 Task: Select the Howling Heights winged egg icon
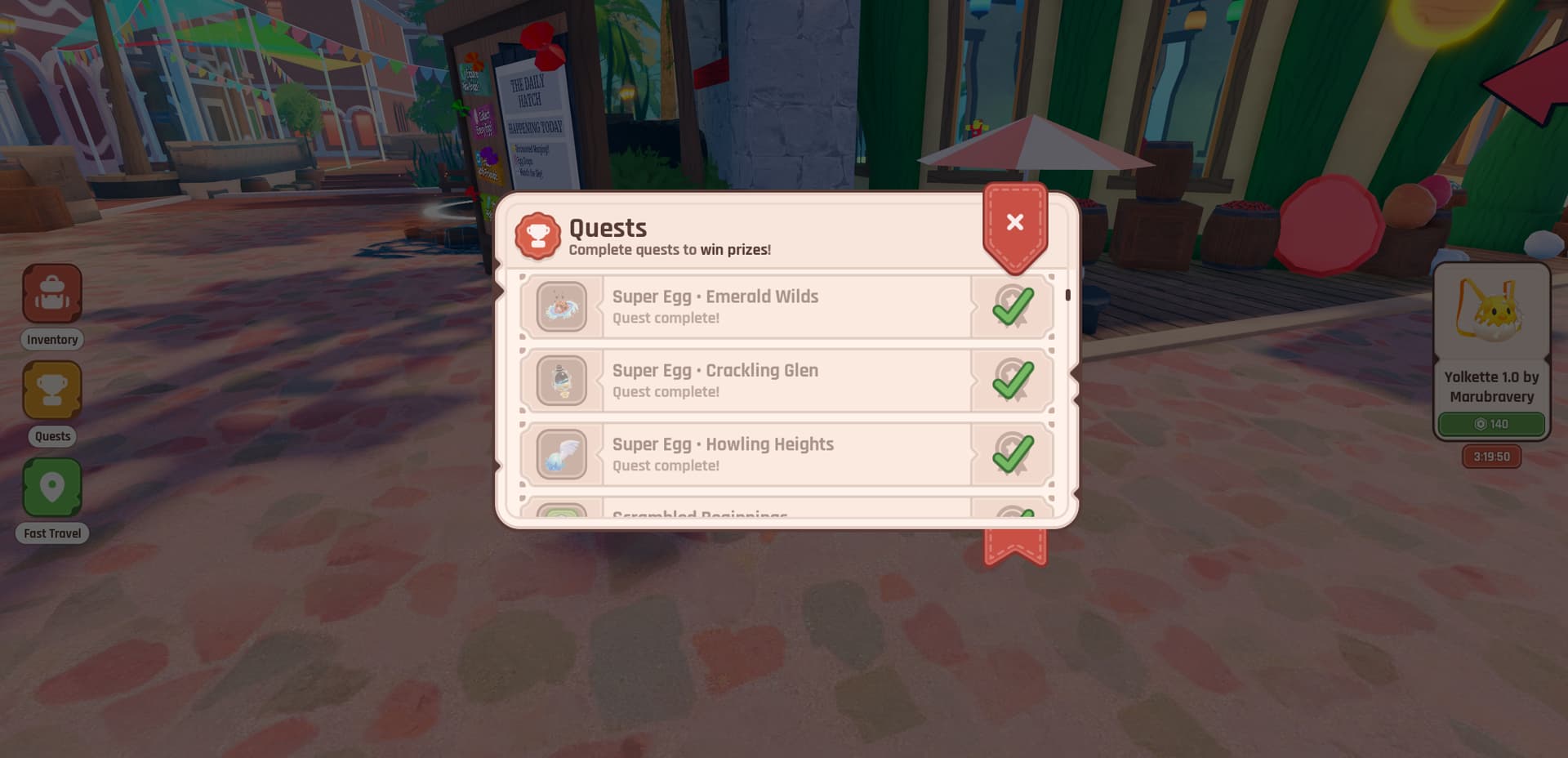click(x=561, y=455)
